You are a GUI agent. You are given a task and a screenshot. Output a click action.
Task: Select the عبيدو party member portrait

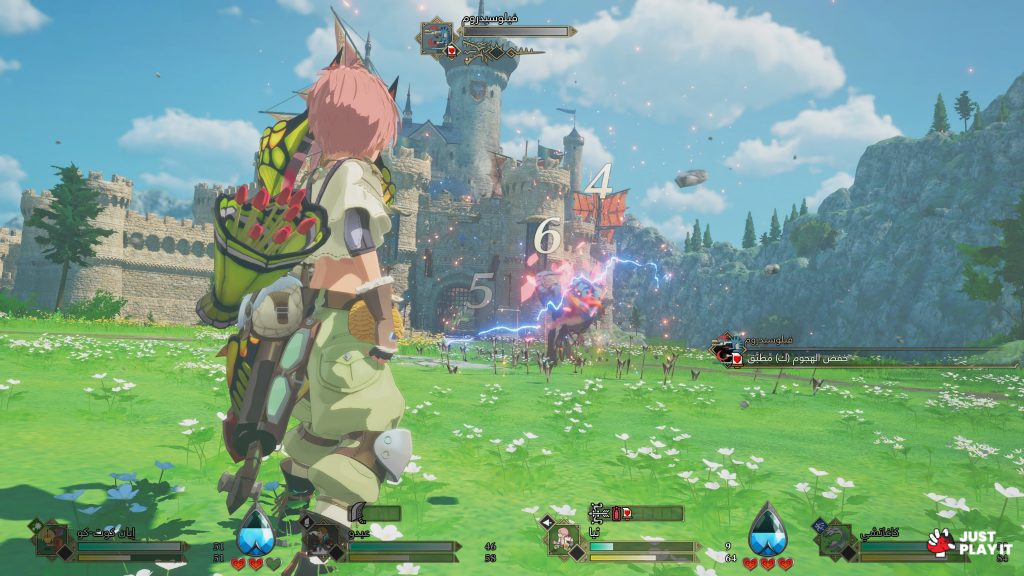tap(319, 539)
